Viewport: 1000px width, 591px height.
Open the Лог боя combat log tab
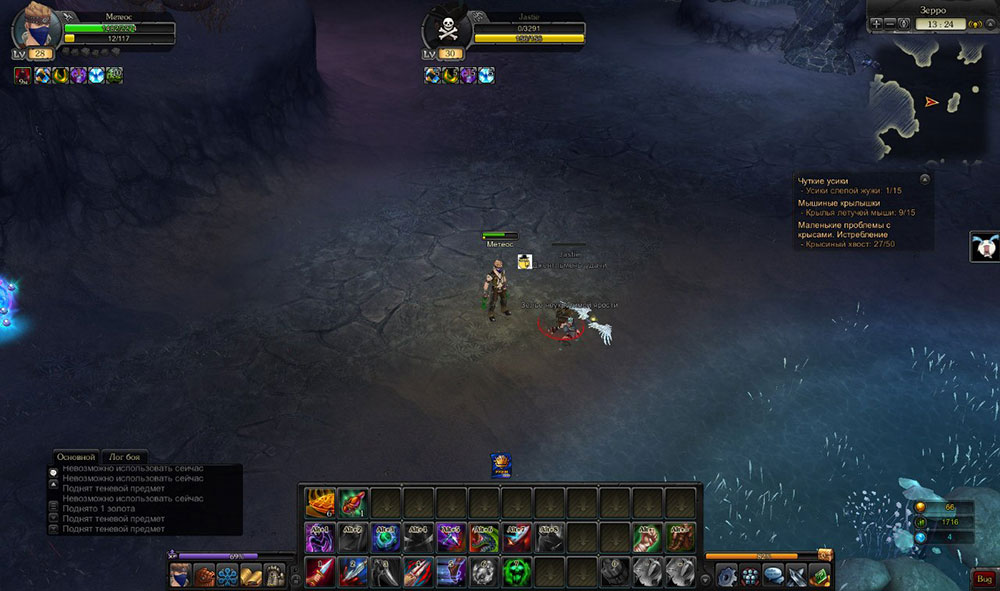coord(127,456)
